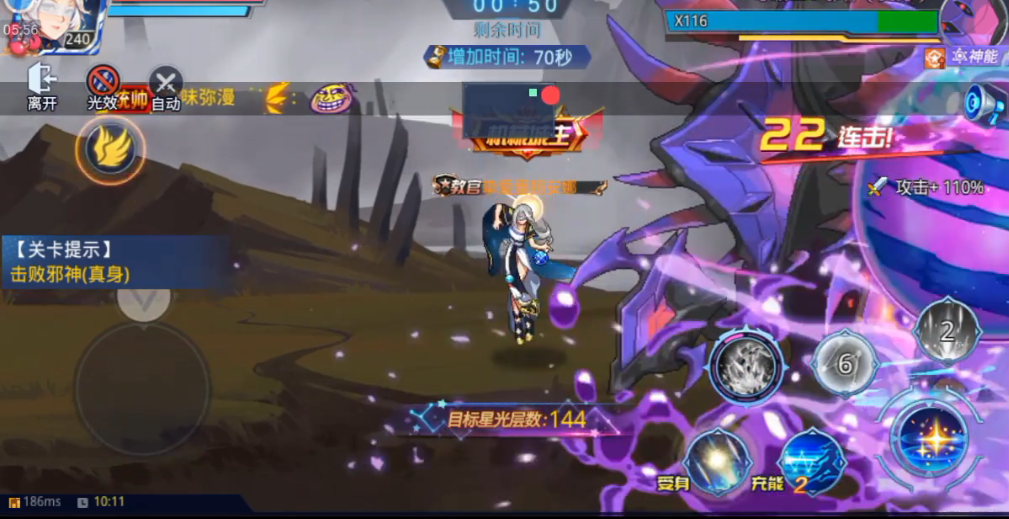Toggle 自动 auto-battle mode
This screenshot has height=519, width=1009.
tap(165, 87)
